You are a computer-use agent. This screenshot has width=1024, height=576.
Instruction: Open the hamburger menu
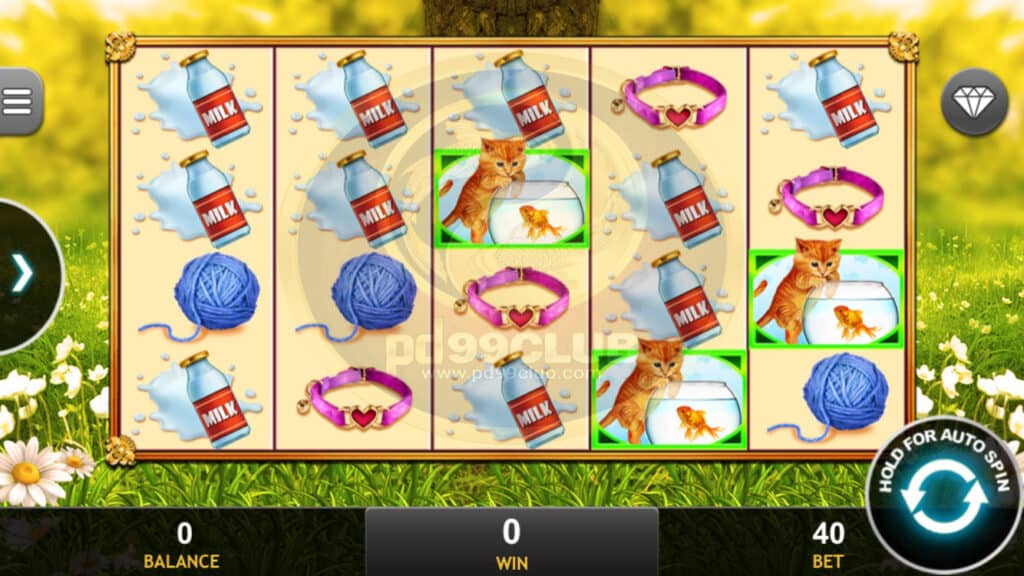click(18, 100)
